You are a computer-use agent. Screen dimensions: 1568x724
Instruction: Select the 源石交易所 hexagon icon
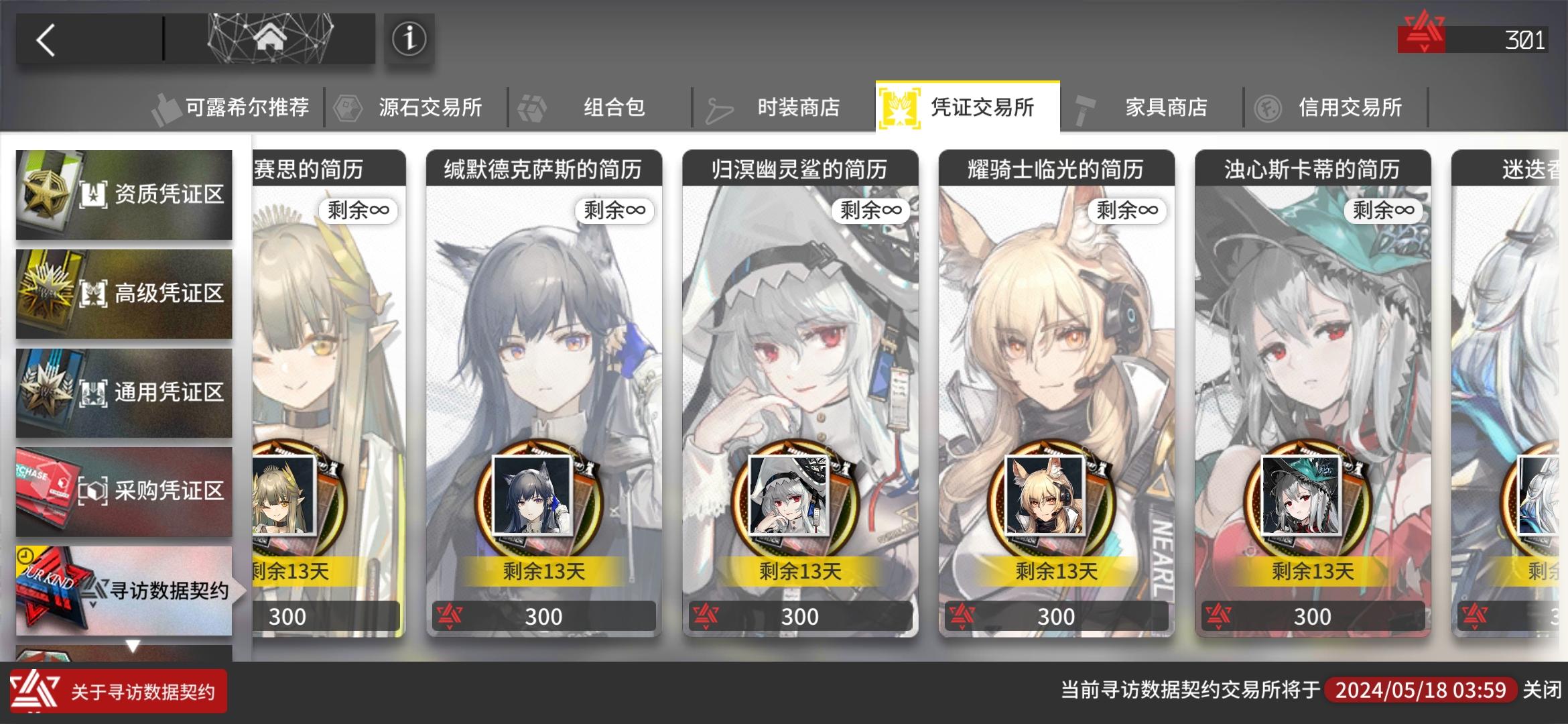346,106
